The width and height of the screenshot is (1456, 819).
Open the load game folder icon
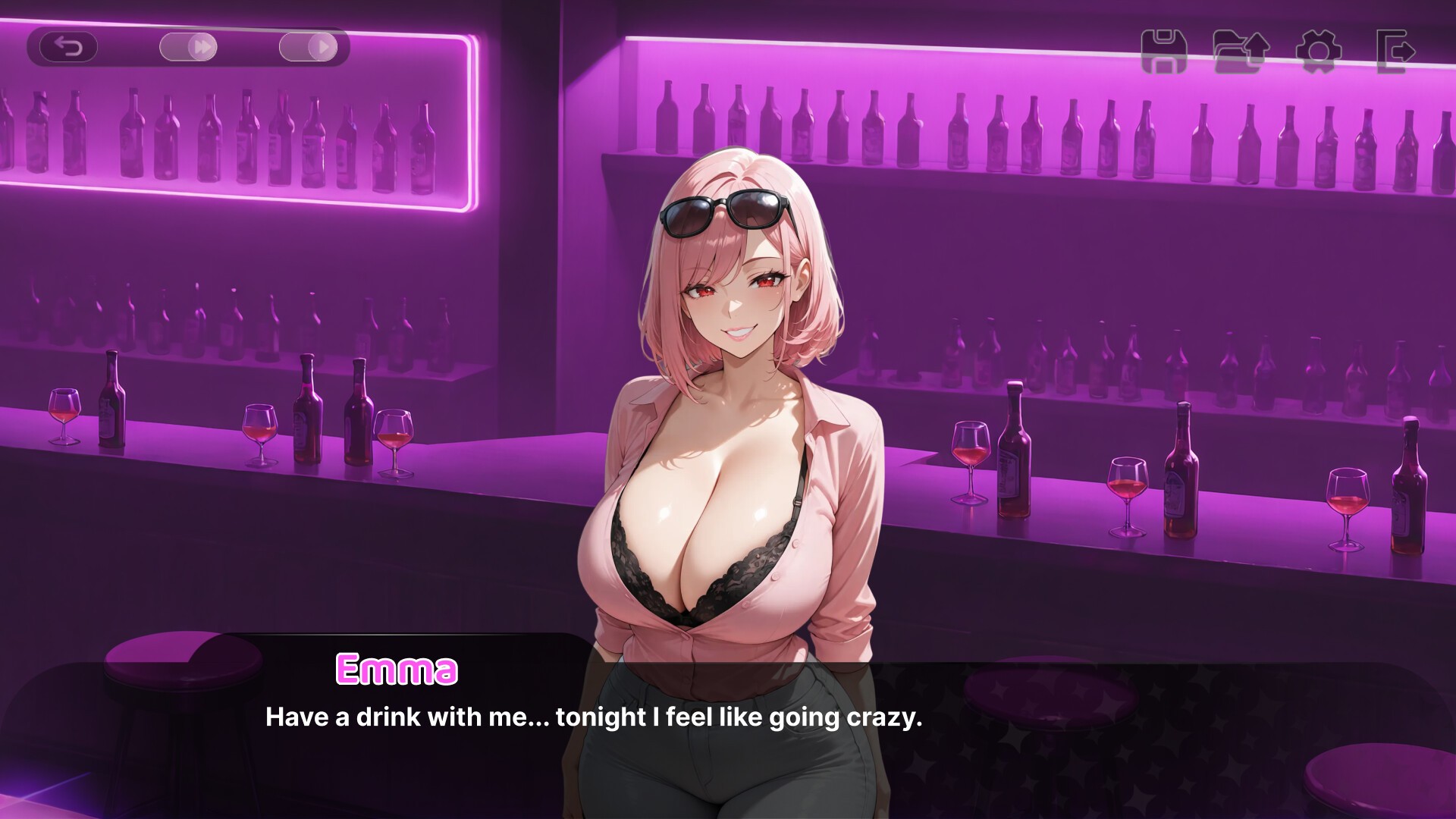(1241, 52)
